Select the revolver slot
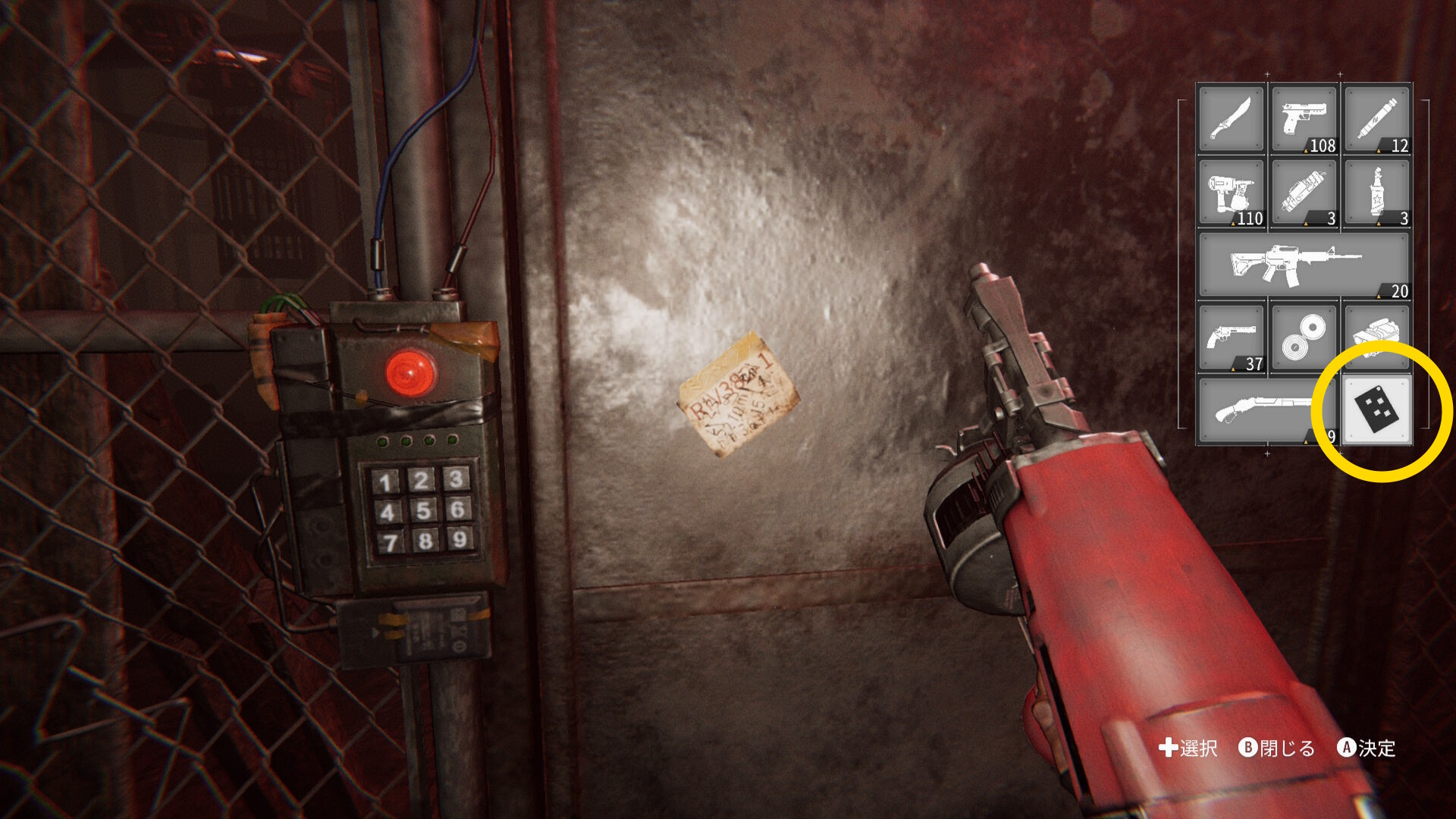Image resolution: width=1456 pixels, height=819 pixels. pos(1231,337)
